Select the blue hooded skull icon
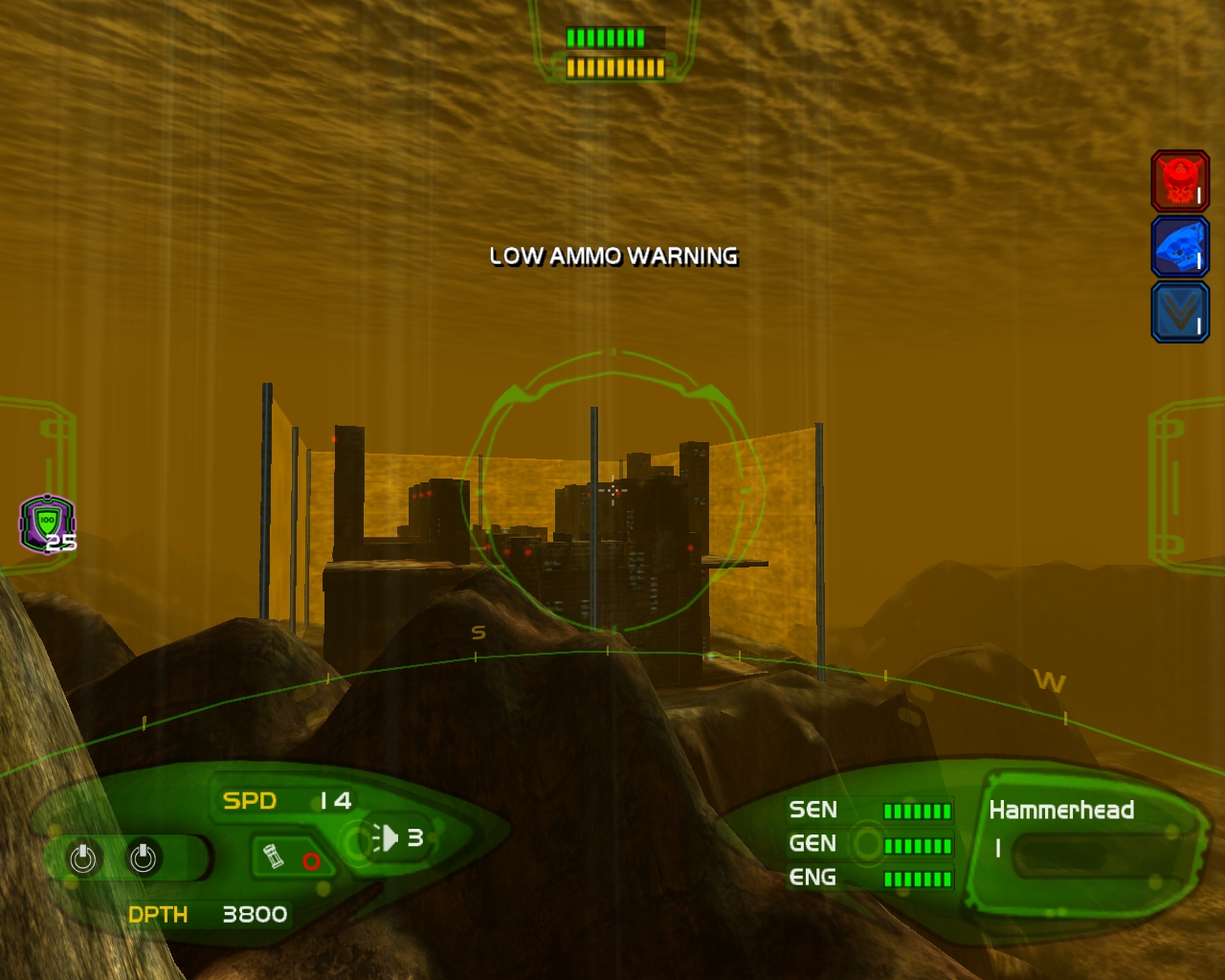The image size is (1225, 980). 1179,247
